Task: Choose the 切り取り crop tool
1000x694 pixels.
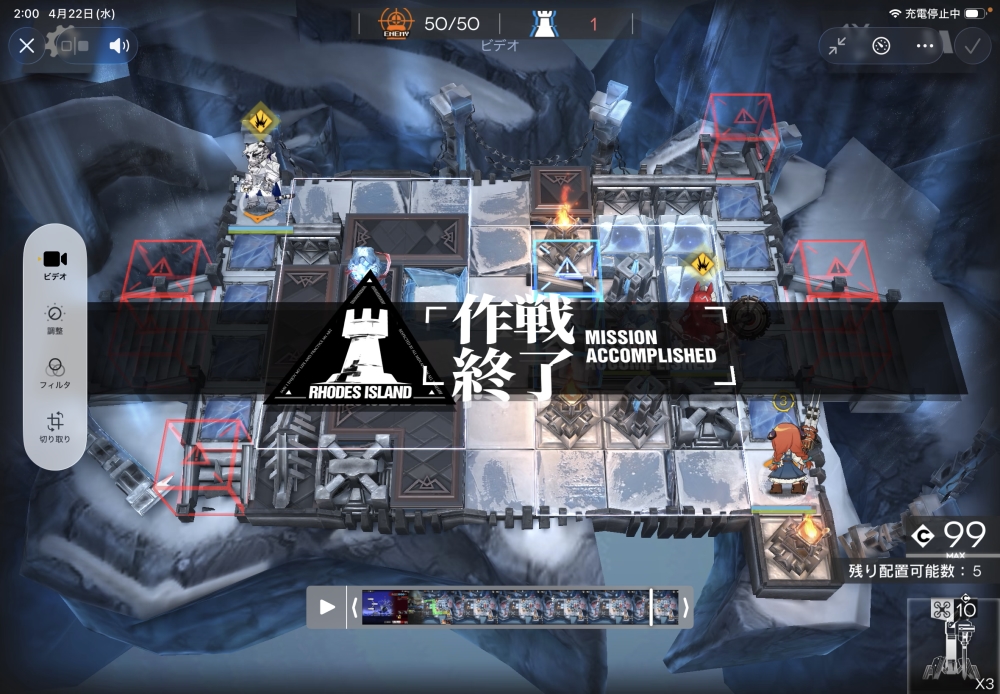Action: coord(56,428)
